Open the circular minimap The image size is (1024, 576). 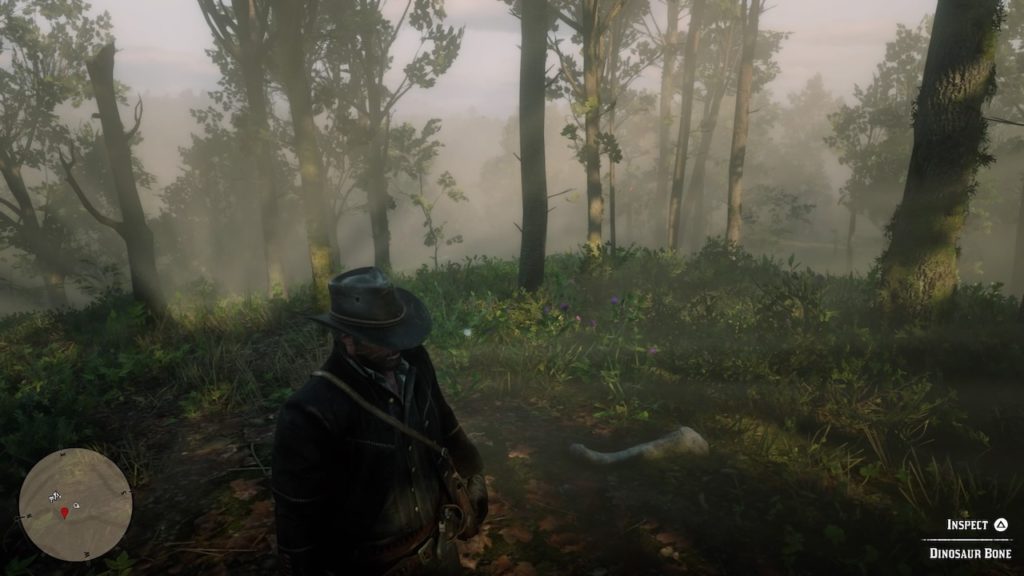point(75,504)
